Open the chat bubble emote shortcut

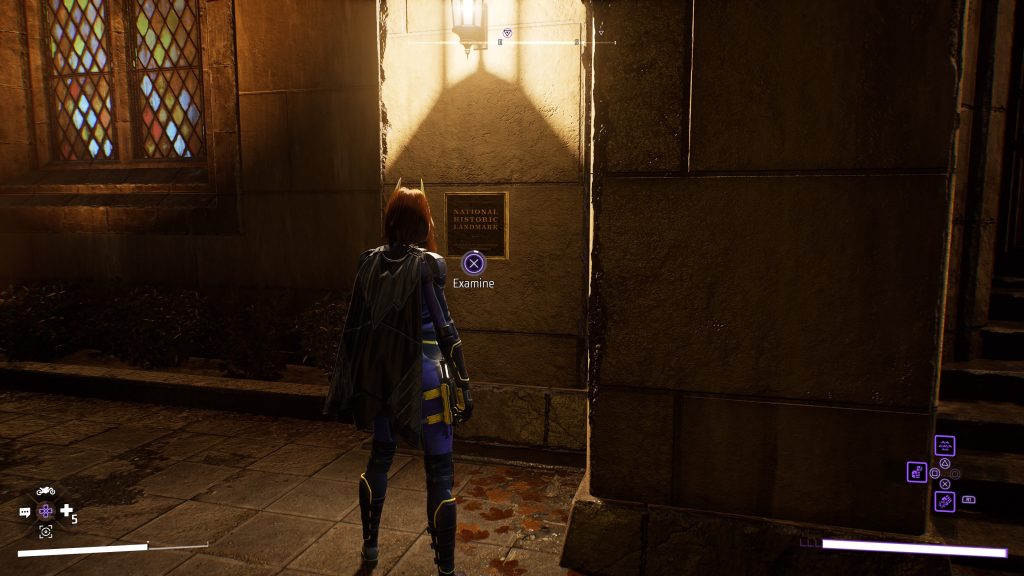click(x=25, y=512)
